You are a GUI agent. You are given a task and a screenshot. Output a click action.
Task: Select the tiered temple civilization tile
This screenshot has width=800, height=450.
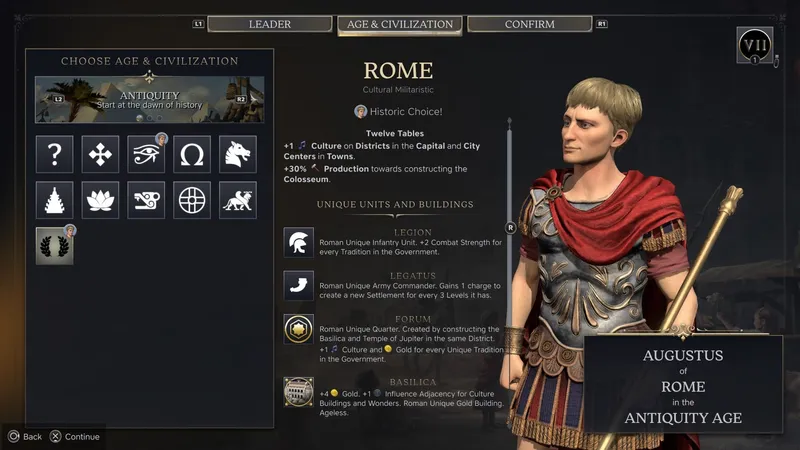55,200
